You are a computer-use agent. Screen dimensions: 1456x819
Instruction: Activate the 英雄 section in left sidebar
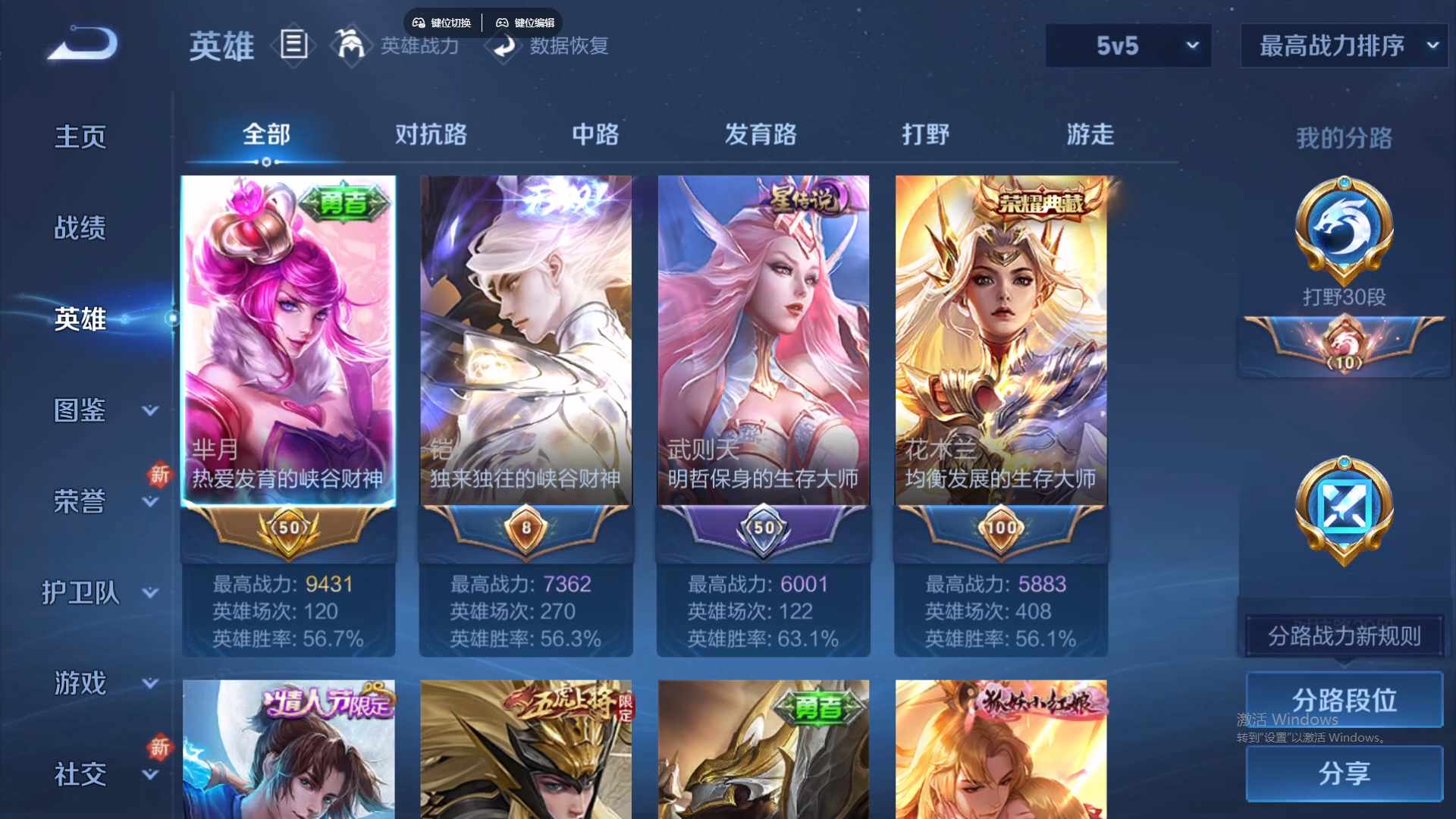point(80,318)
